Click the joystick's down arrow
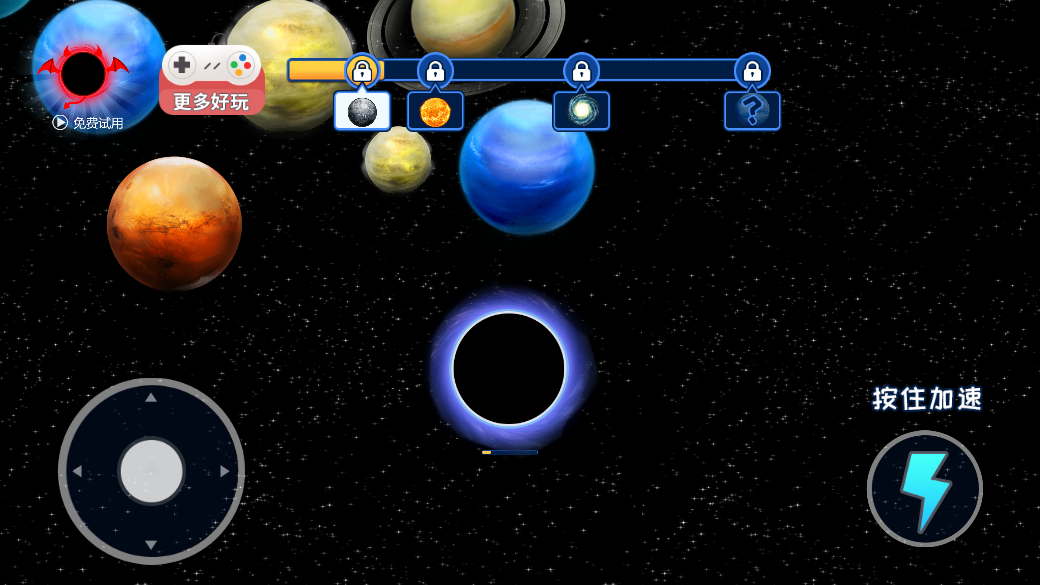 (x=151, y=545)
